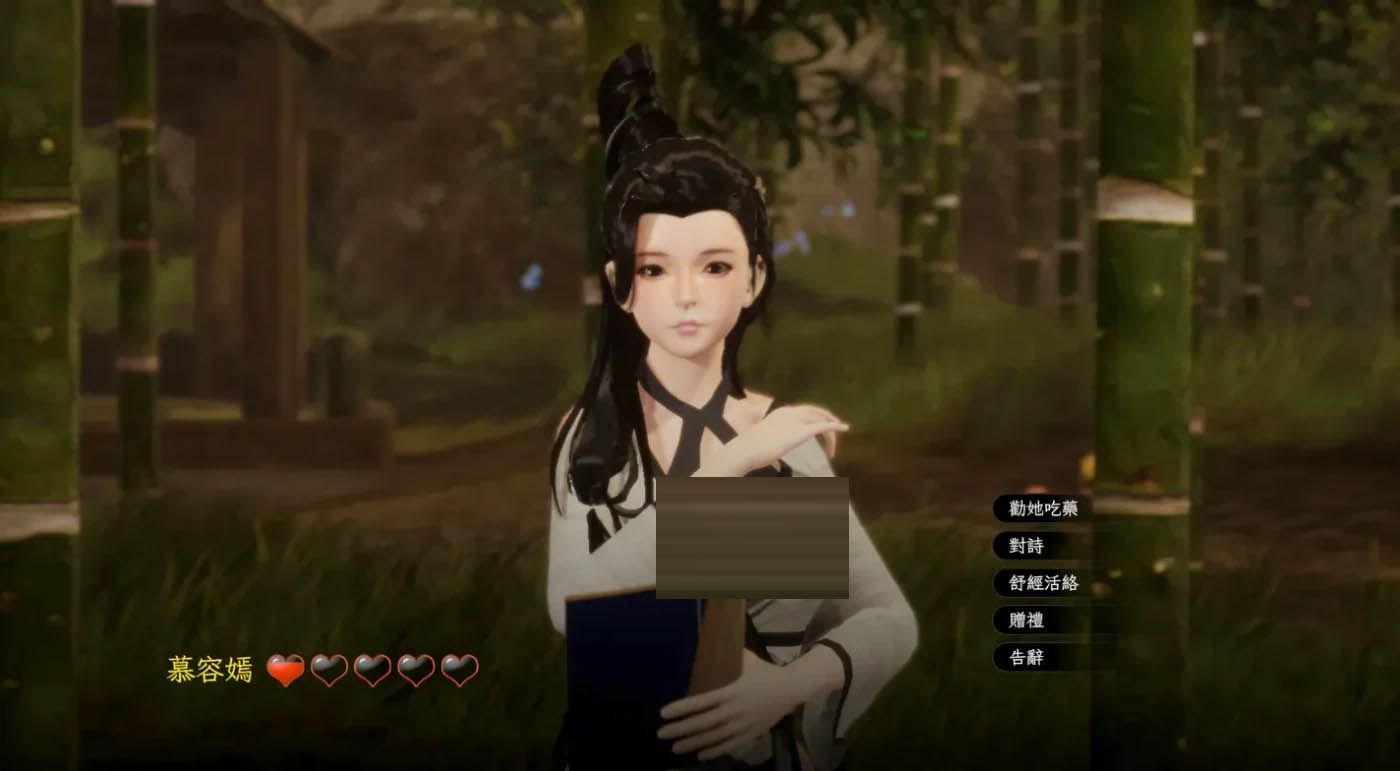1400x771 pixels.
Task: Pick 舒經活絡 from the options
Action: coord(1045,584)
